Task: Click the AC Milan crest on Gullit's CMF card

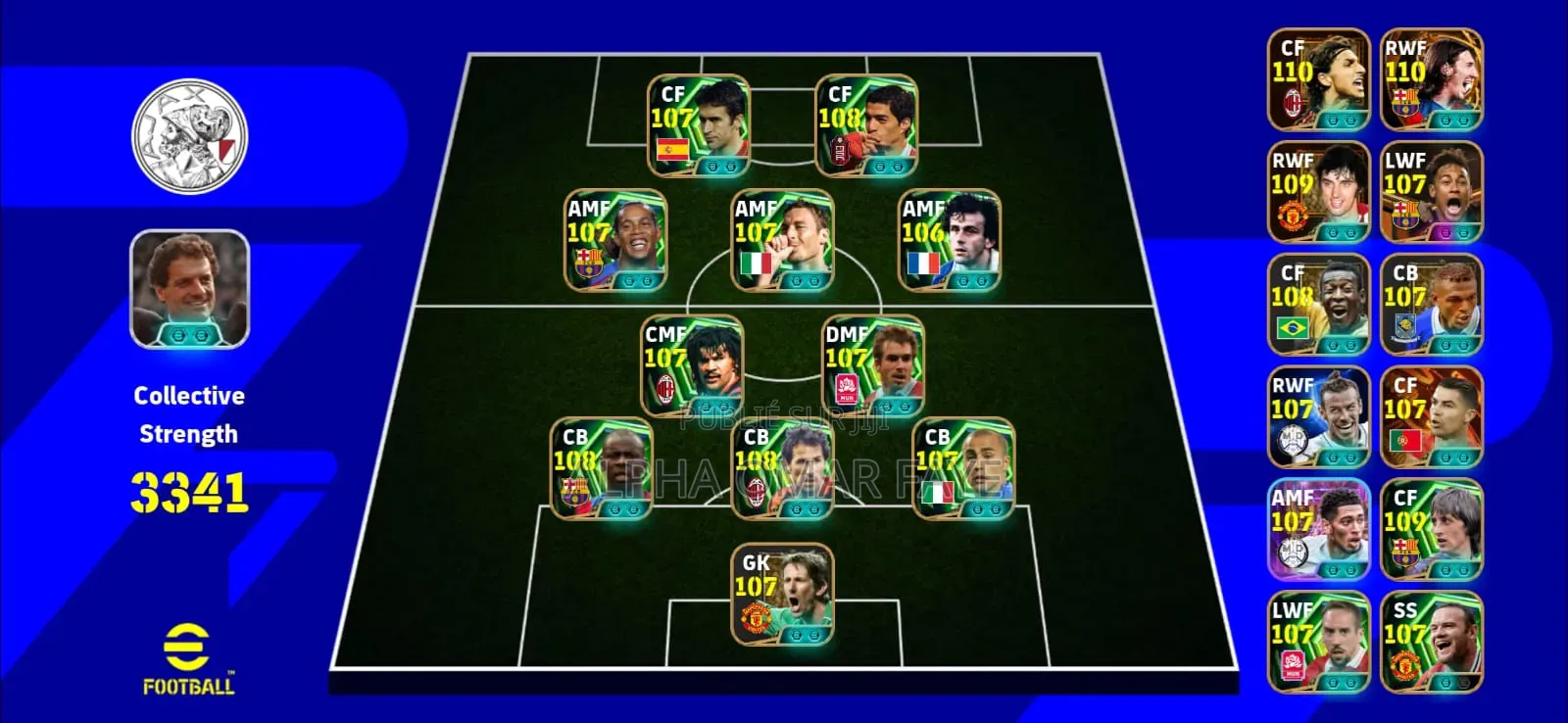Action: tap(666, 386)
